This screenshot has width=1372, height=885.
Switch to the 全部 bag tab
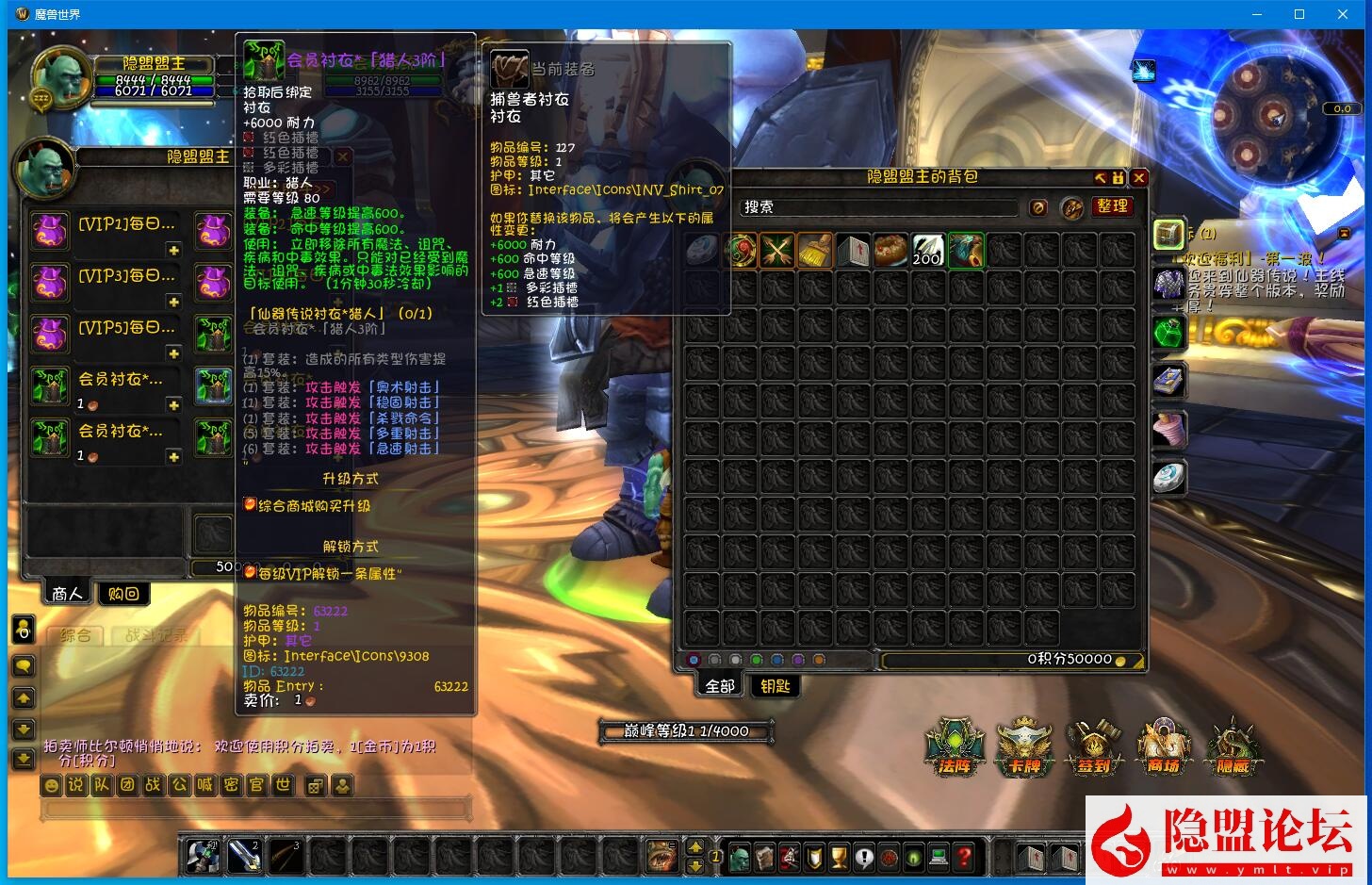click(720, 686)
